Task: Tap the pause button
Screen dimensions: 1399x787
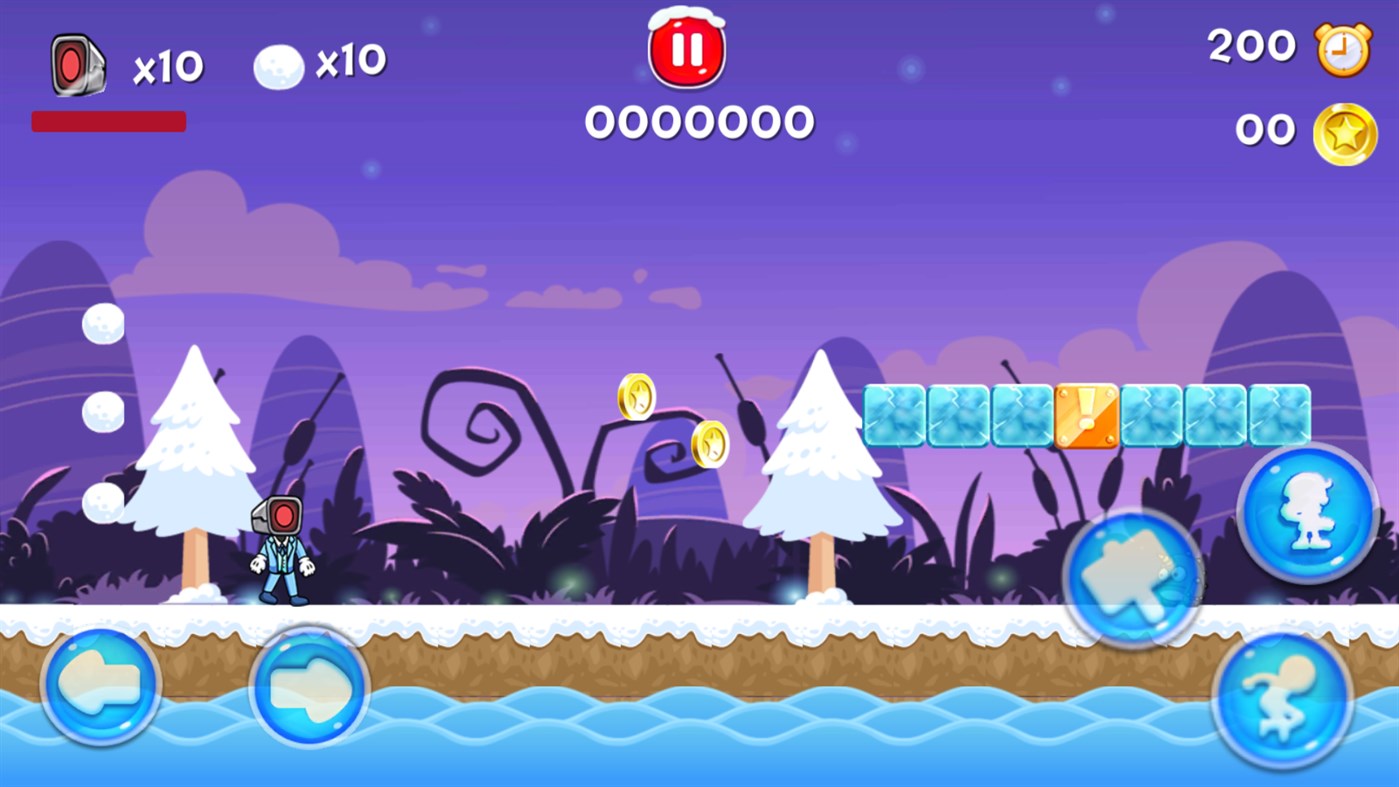Action: tap(685, 52)
